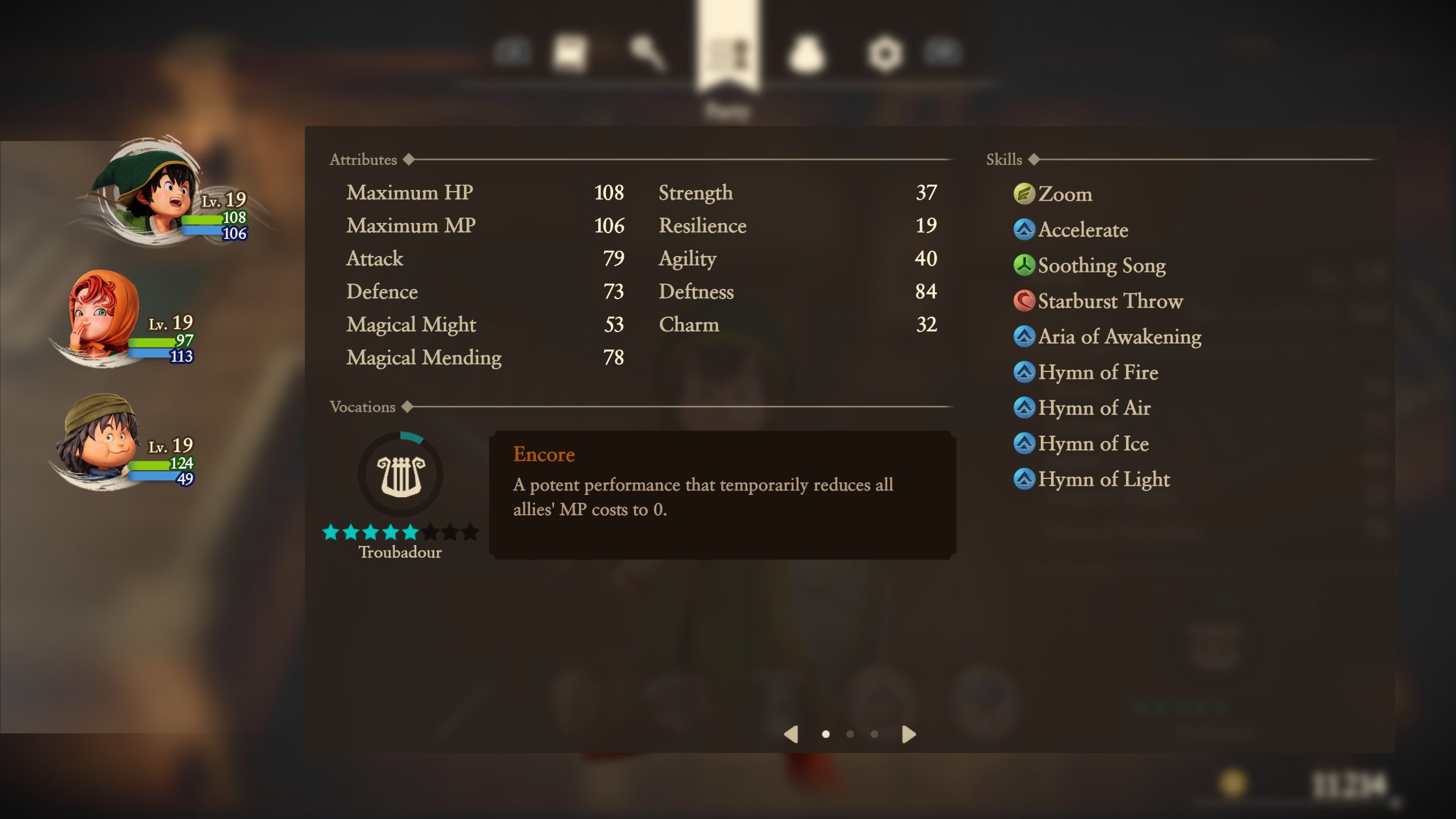
Task: Select the first page indicator dot
Action: (826, 734)
